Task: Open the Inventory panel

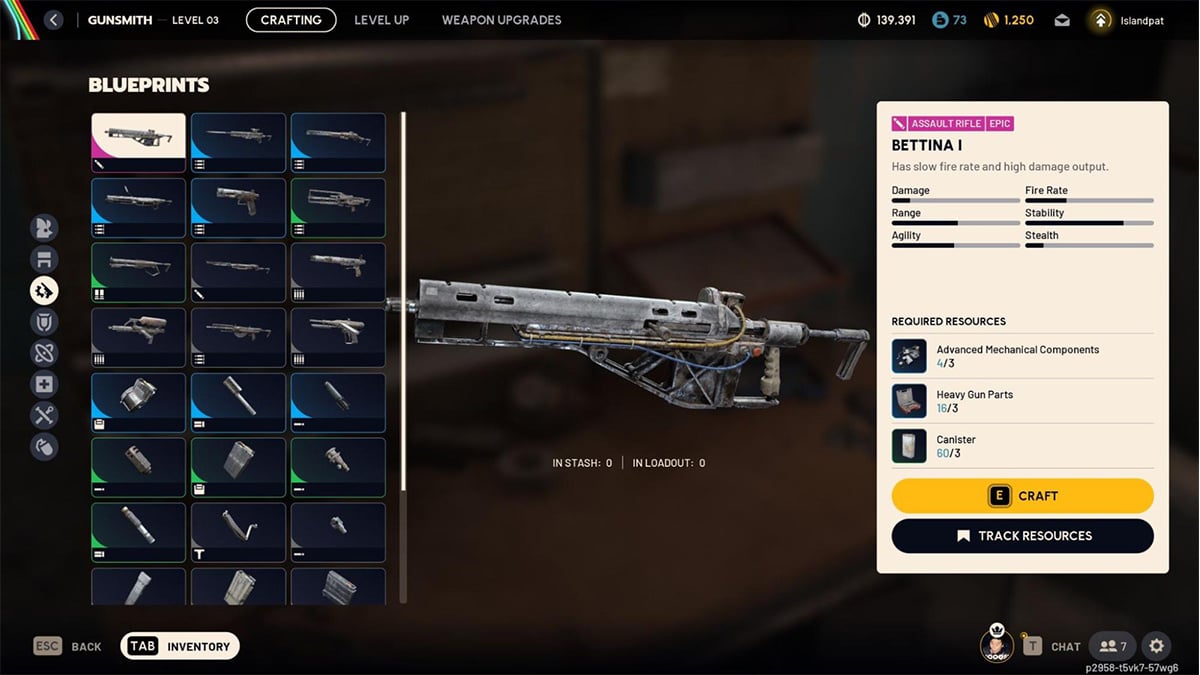Action: [x=180, y=646]
